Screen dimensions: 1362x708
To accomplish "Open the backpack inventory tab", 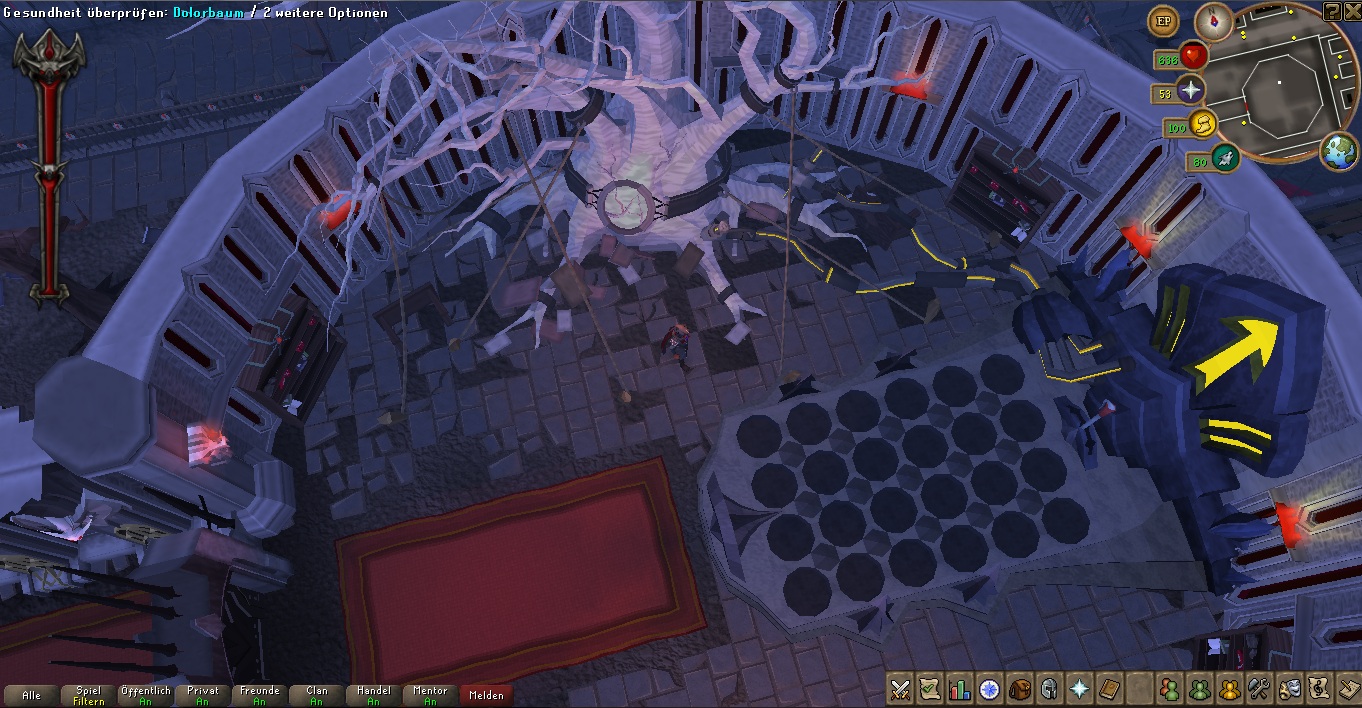I will tap(1019, 689).
